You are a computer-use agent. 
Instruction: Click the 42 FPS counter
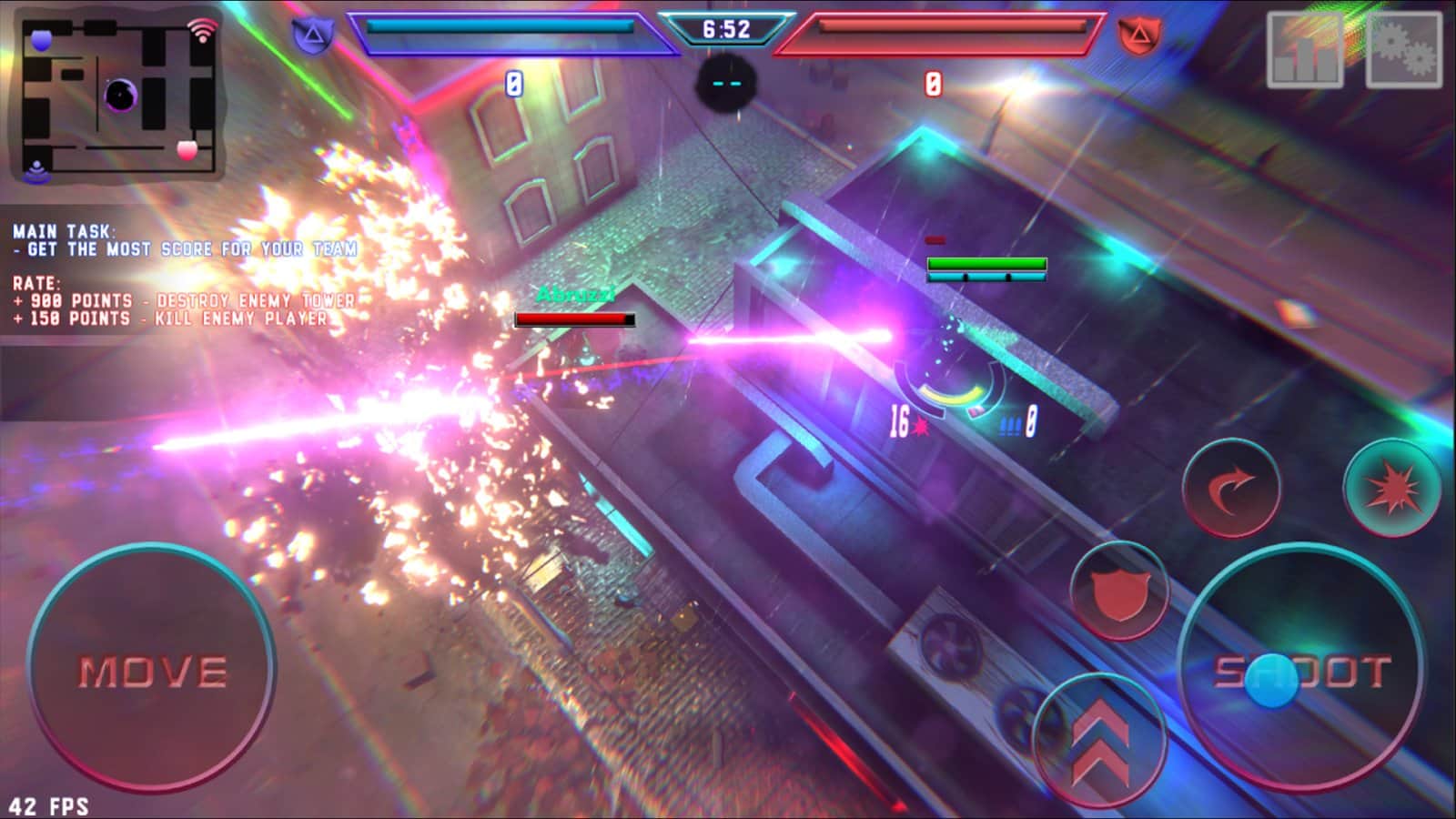point(50,804)
